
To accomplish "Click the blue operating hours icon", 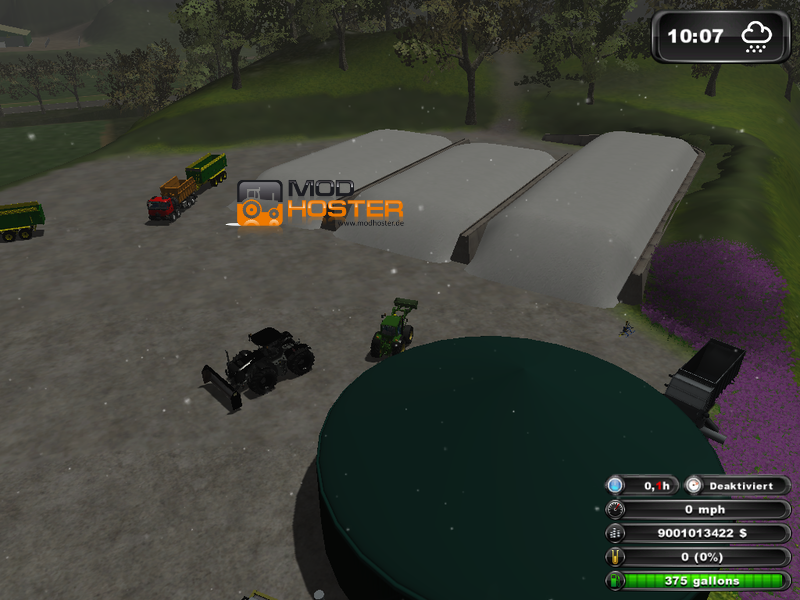I will [615, 485].
